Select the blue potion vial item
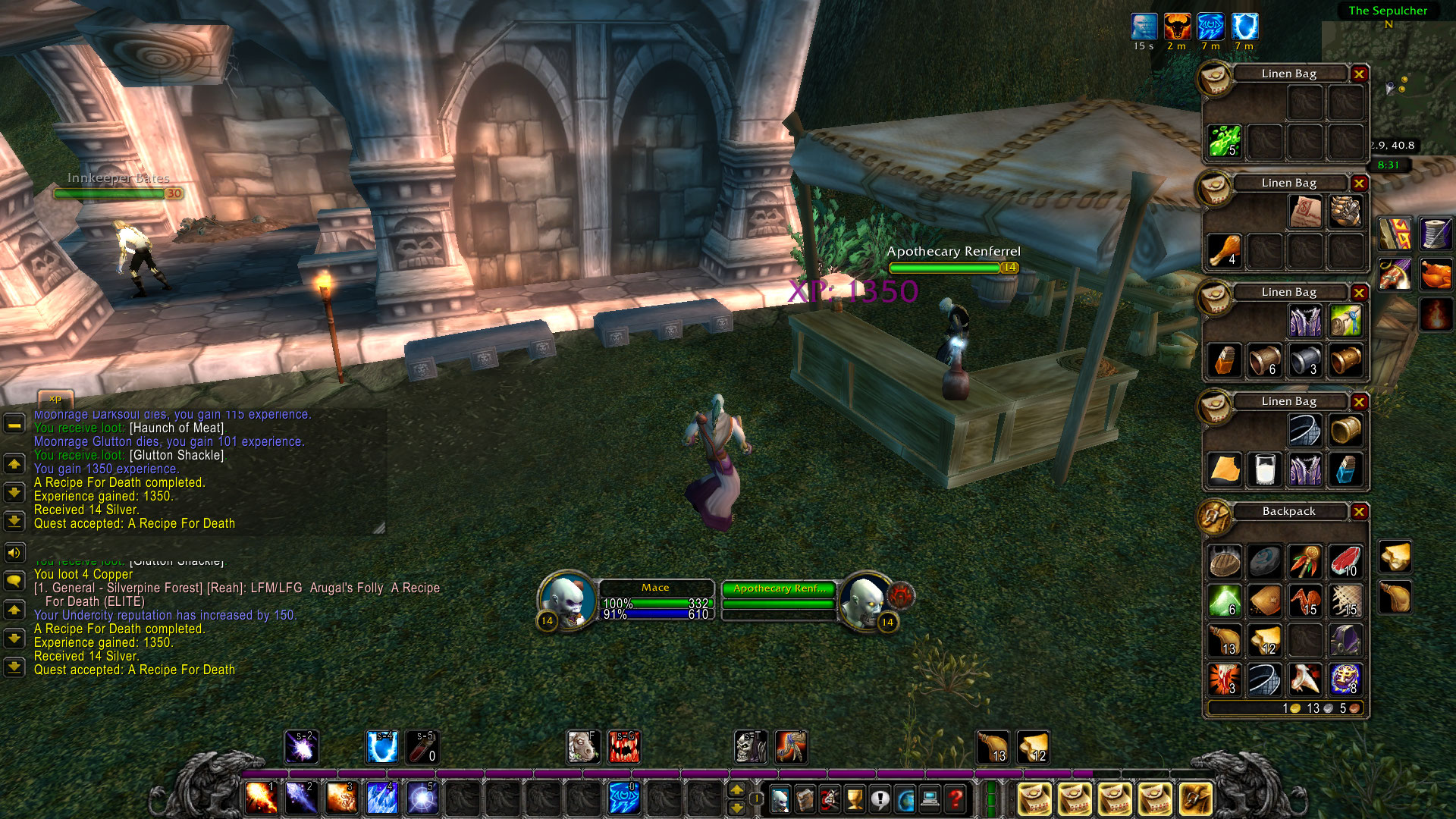 click(x=1345, y=469)
